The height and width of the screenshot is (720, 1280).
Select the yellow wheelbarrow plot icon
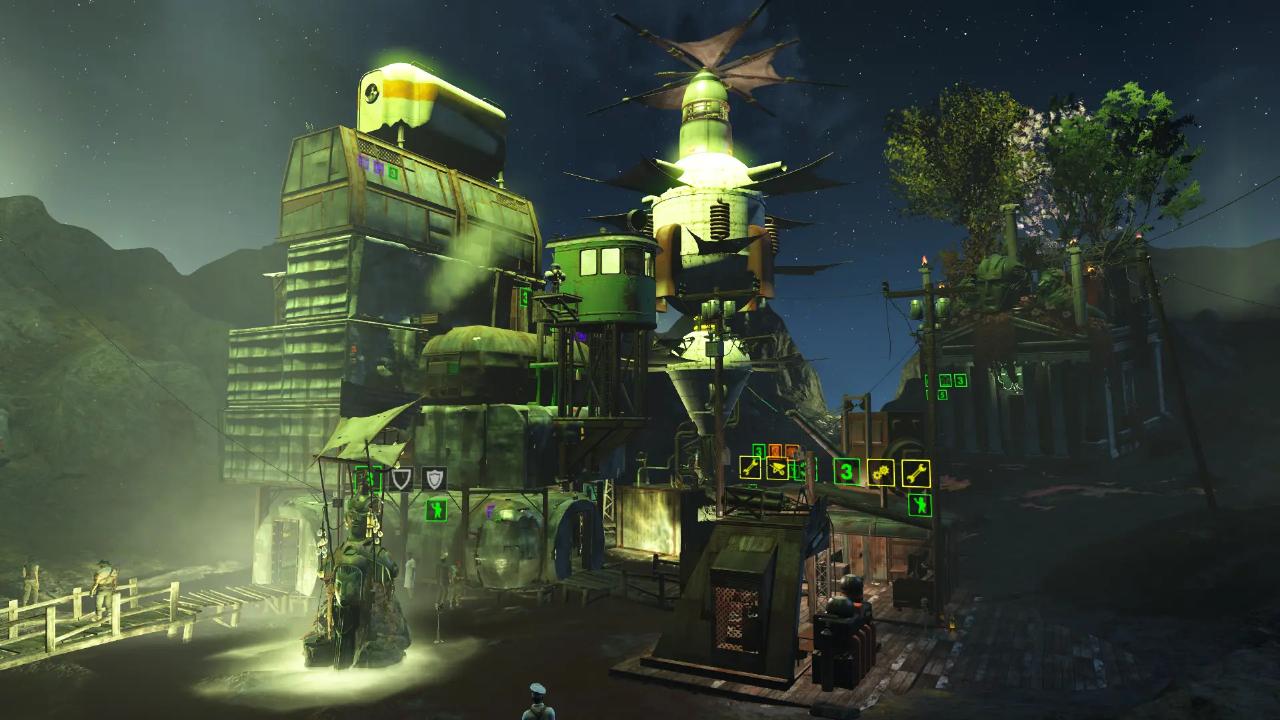[x=777, y=468]
